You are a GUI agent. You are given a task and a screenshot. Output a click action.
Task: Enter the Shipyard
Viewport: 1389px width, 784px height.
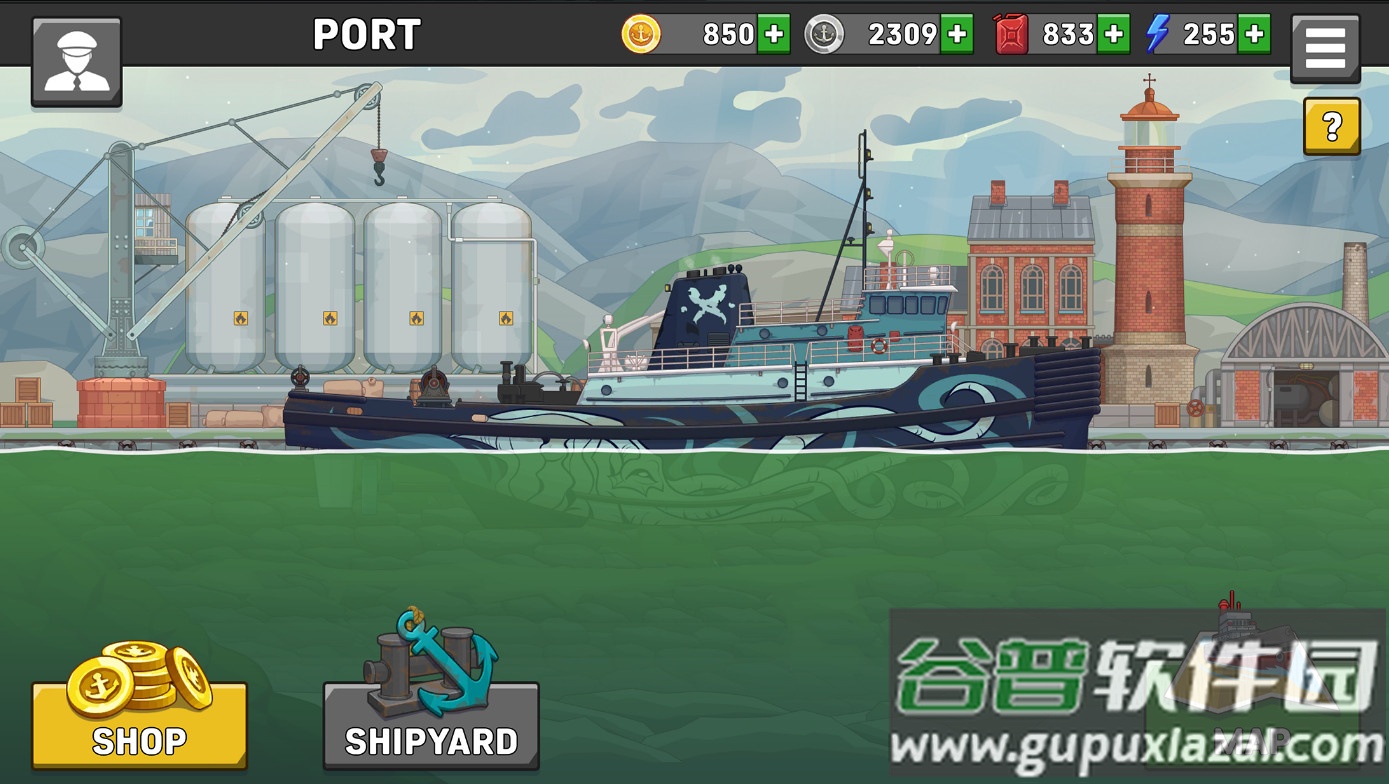click(x=431, y=724)
